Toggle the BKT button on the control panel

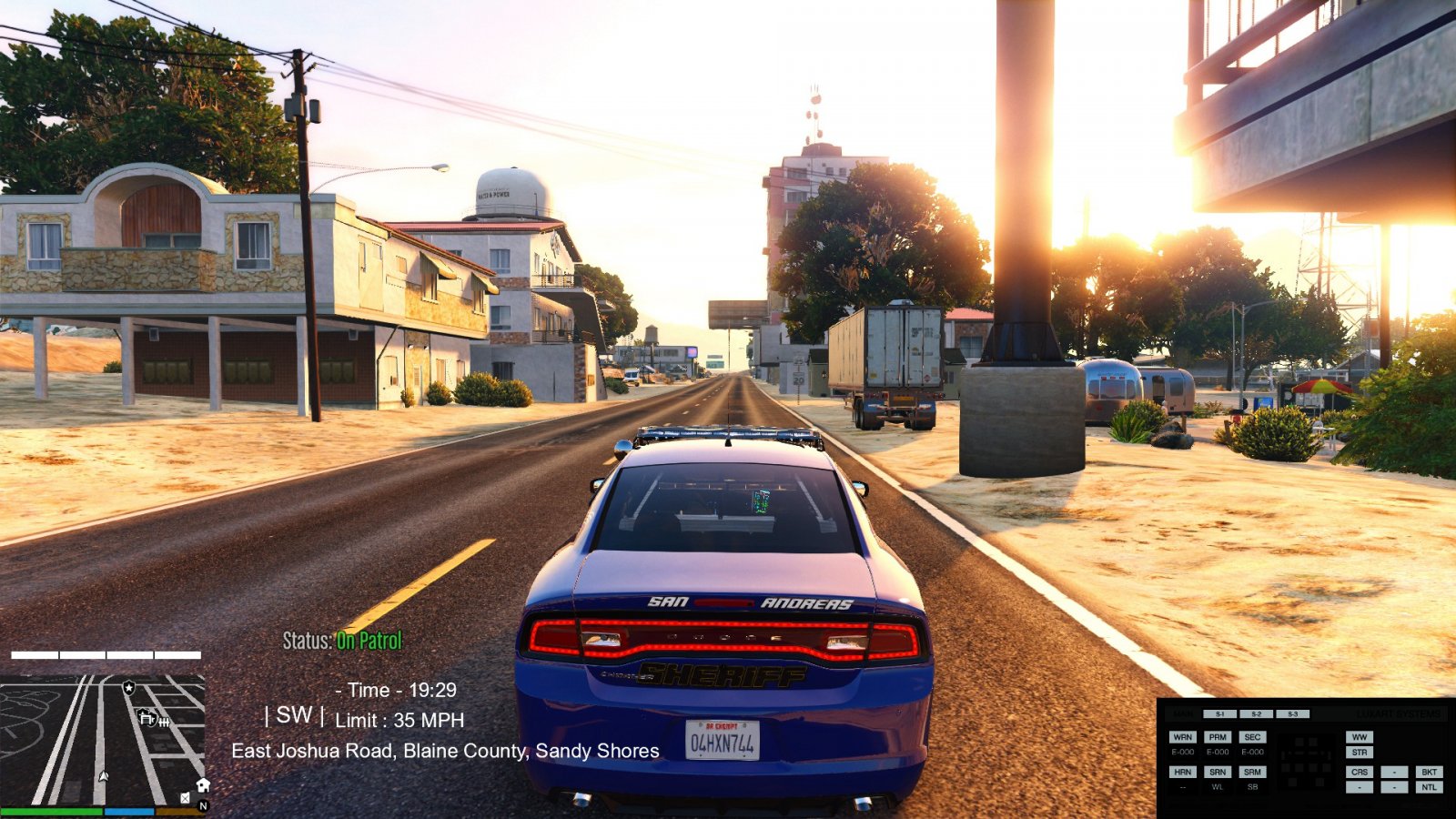point(1429,772)
